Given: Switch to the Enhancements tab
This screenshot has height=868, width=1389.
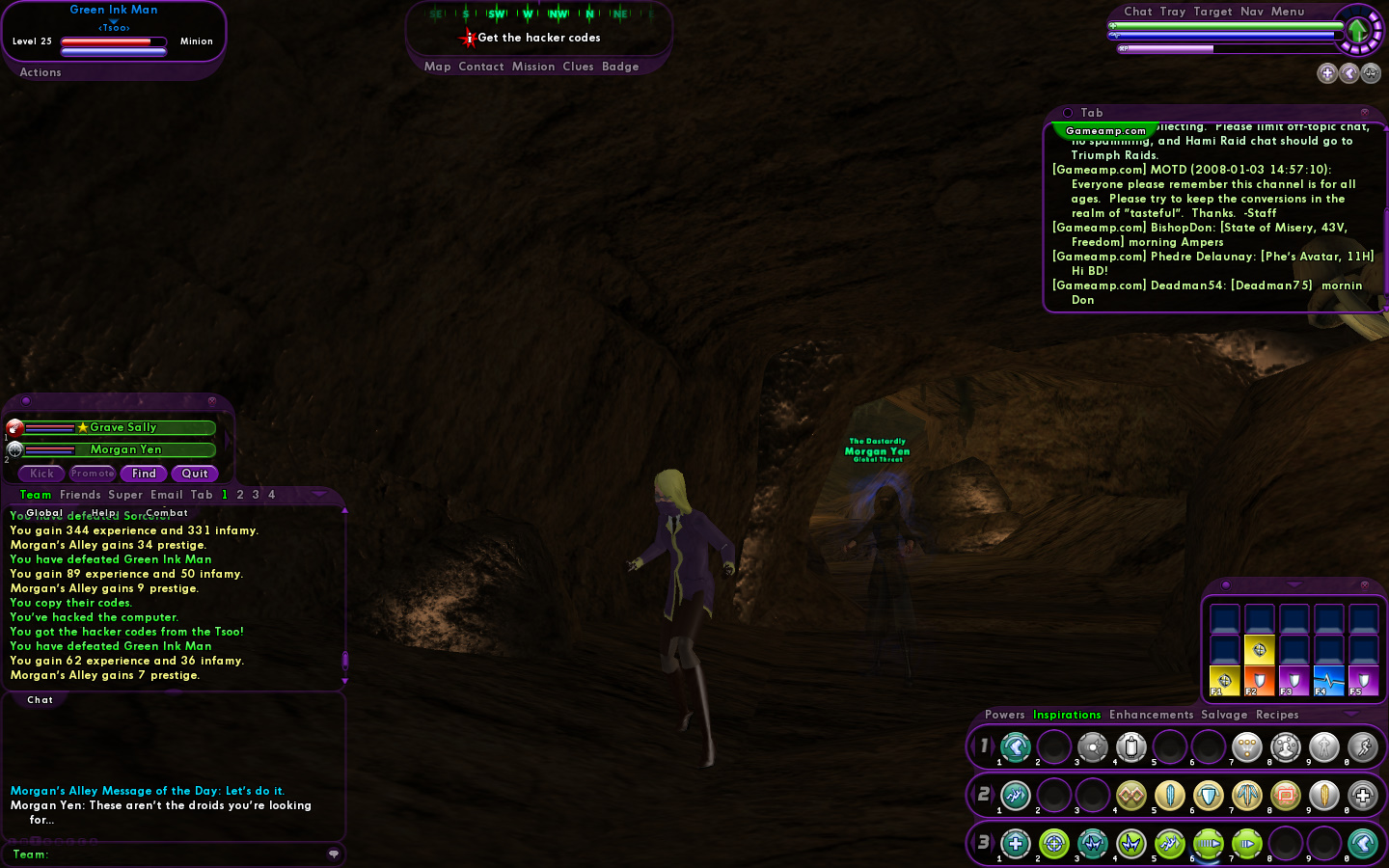Looking at the screenshot, I should tap(1151, 715).
